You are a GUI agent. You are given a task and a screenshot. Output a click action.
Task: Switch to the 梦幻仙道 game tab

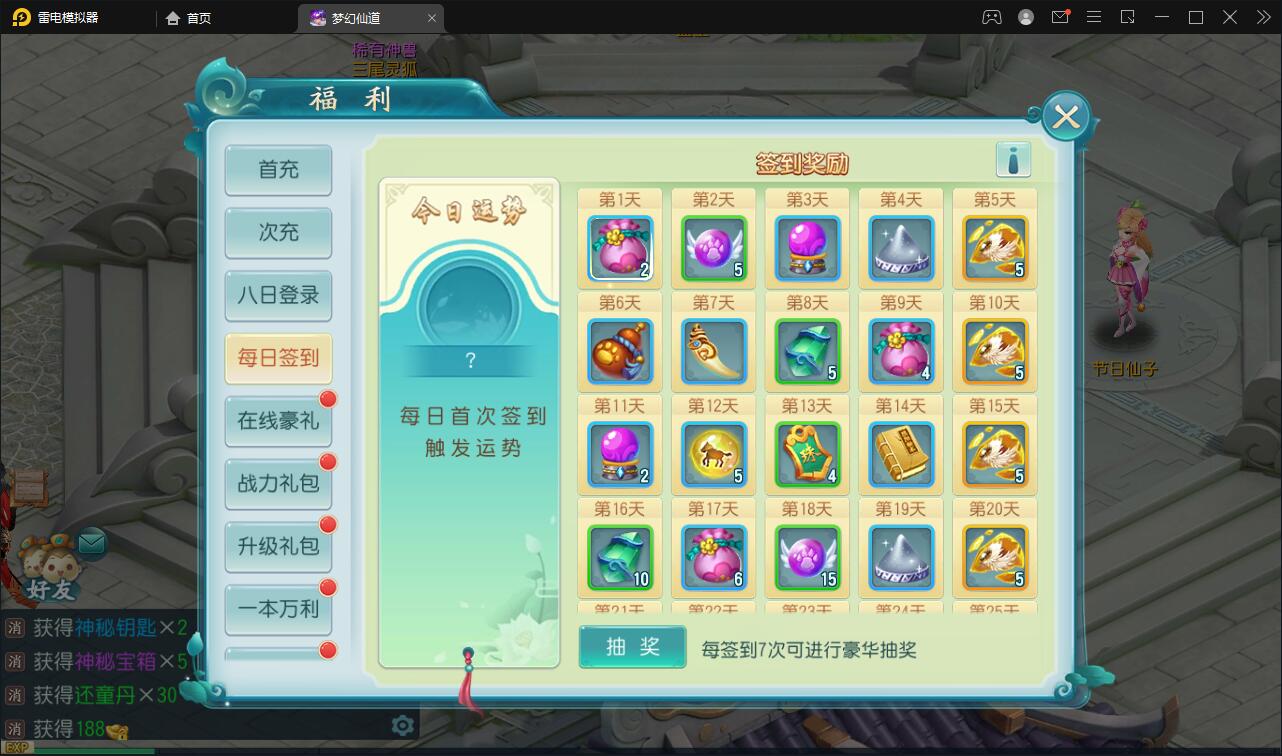pyautogui.click(x=355, y=17)
